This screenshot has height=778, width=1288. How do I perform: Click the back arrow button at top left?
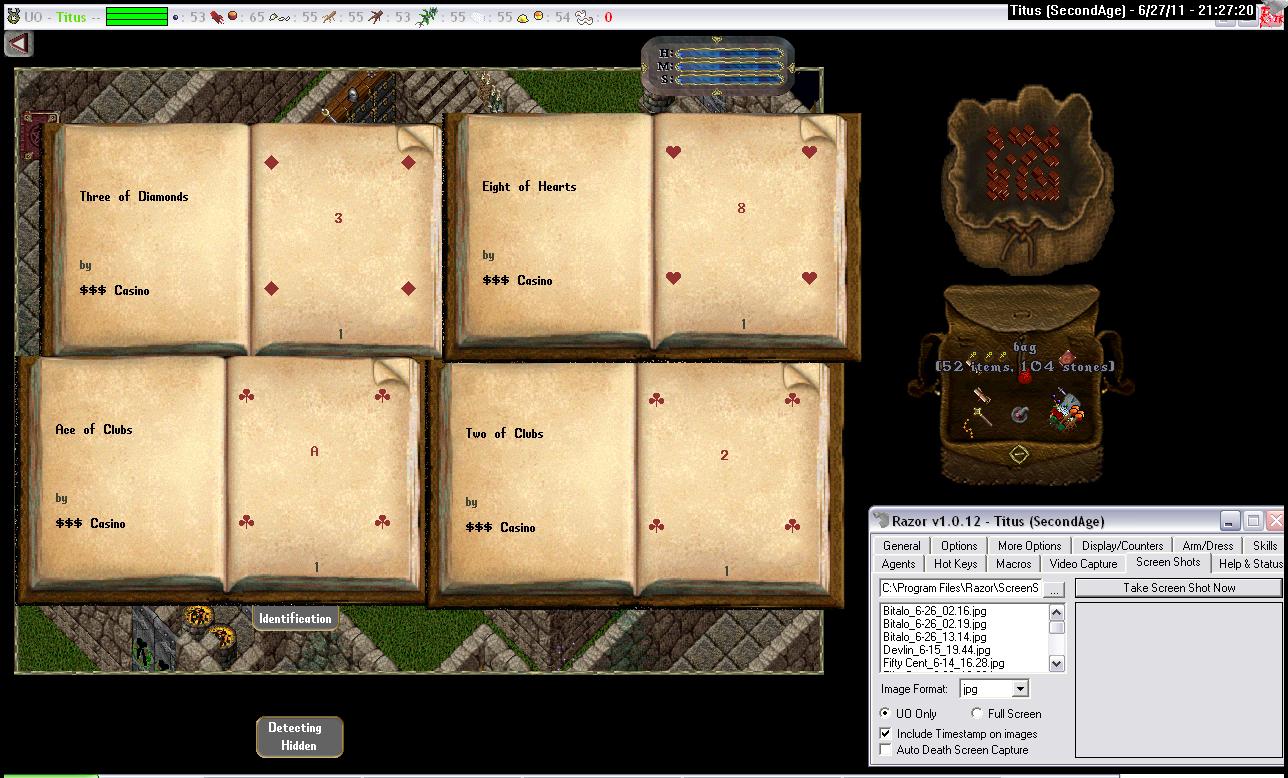tap(19, 44)
